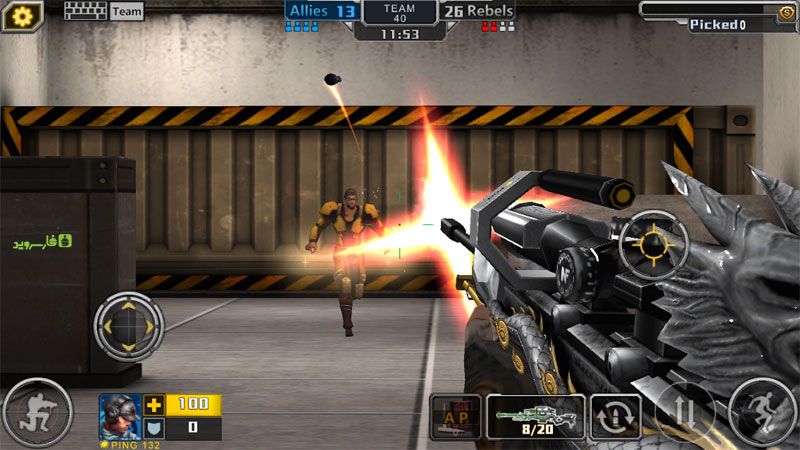Open the gear settings menu
Image resolution: width=800 pixels, height=450 pixels.
click(x=23, y=14)
